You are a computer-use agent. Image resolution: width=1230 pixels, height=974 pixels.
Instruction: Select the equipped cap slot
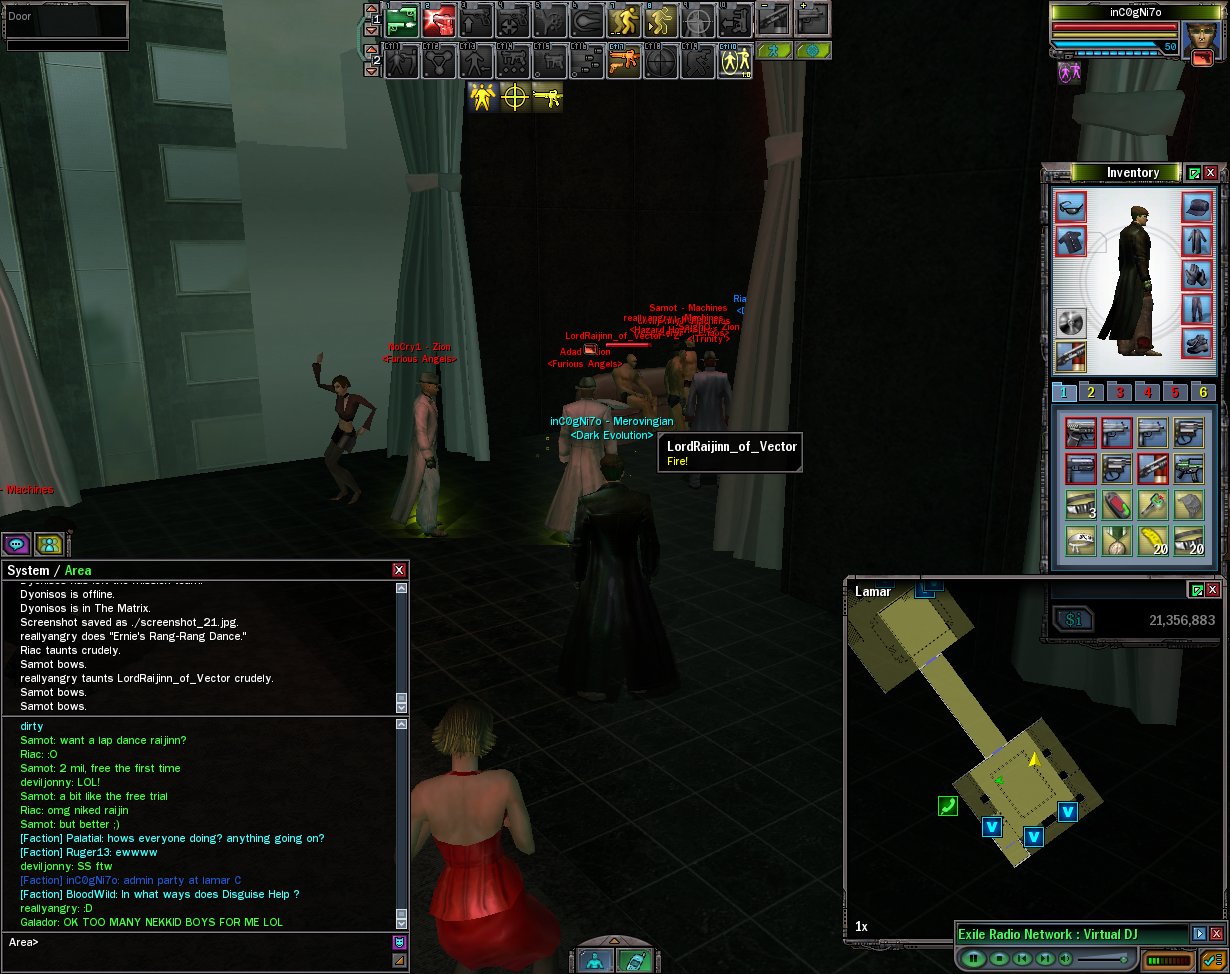pyautogui.click(x=1197, y=207)
